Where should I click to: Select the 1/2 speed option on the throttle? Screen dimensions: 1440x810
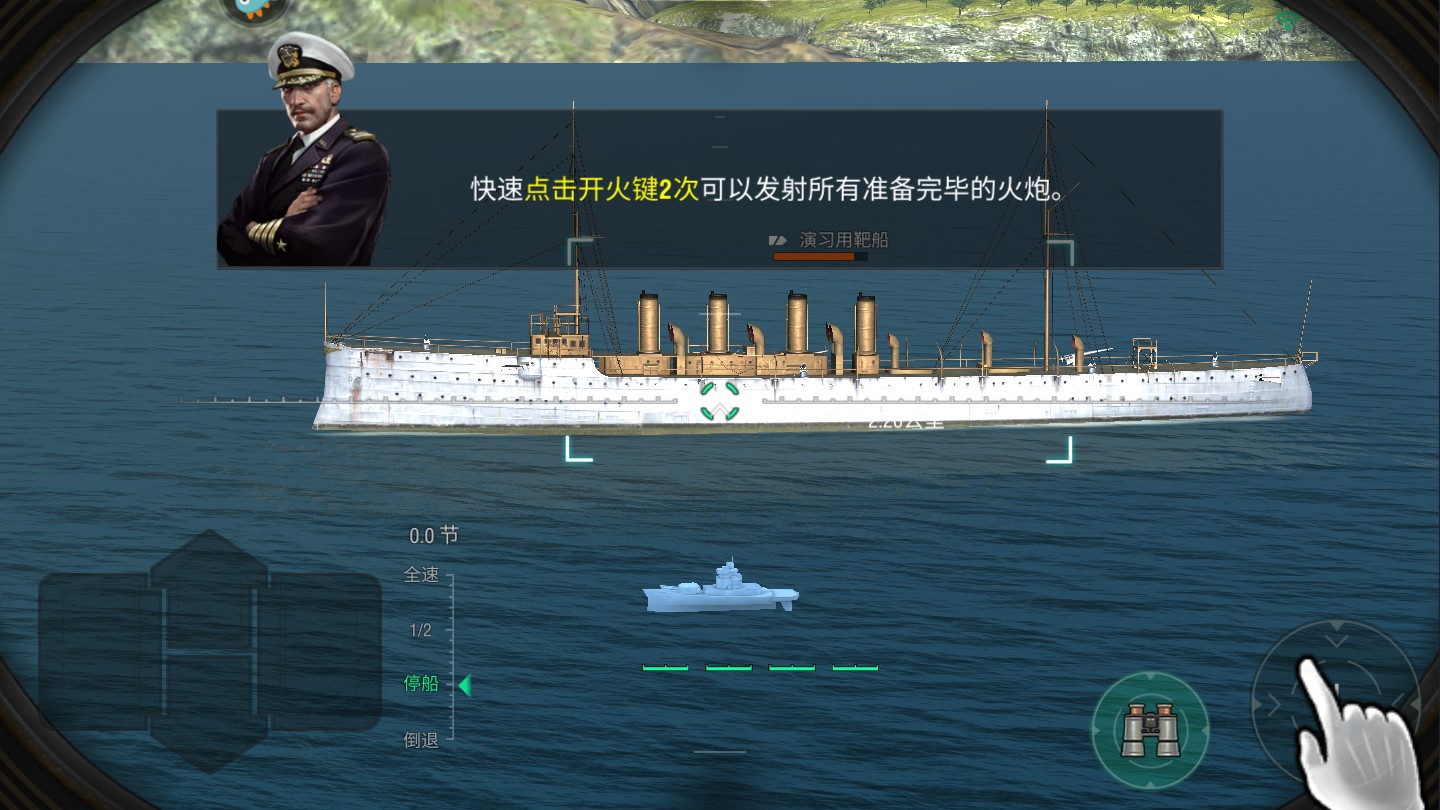pyautogui.click(x=418, y=630)
